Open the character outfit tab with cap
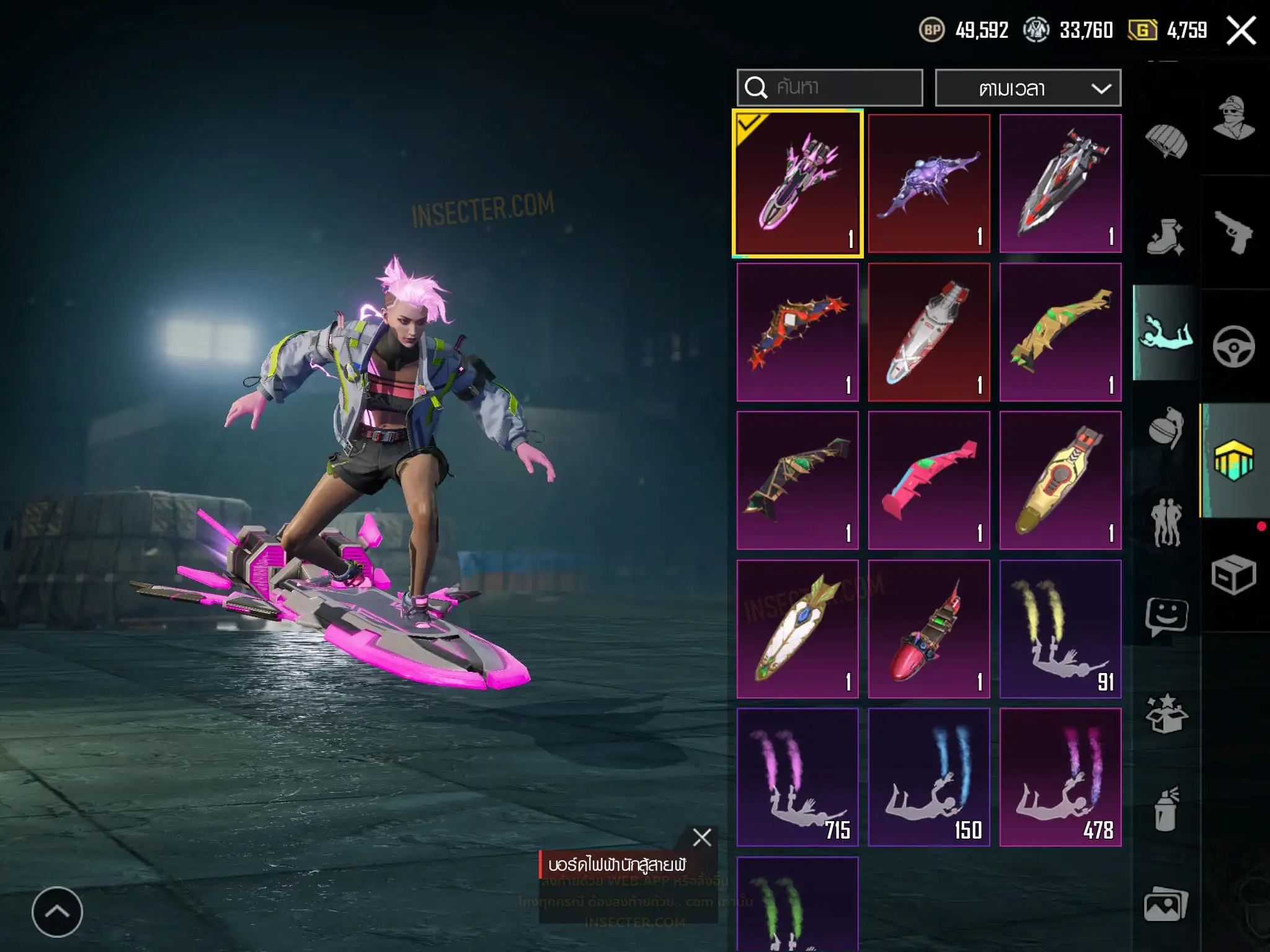 [1233, 118]
